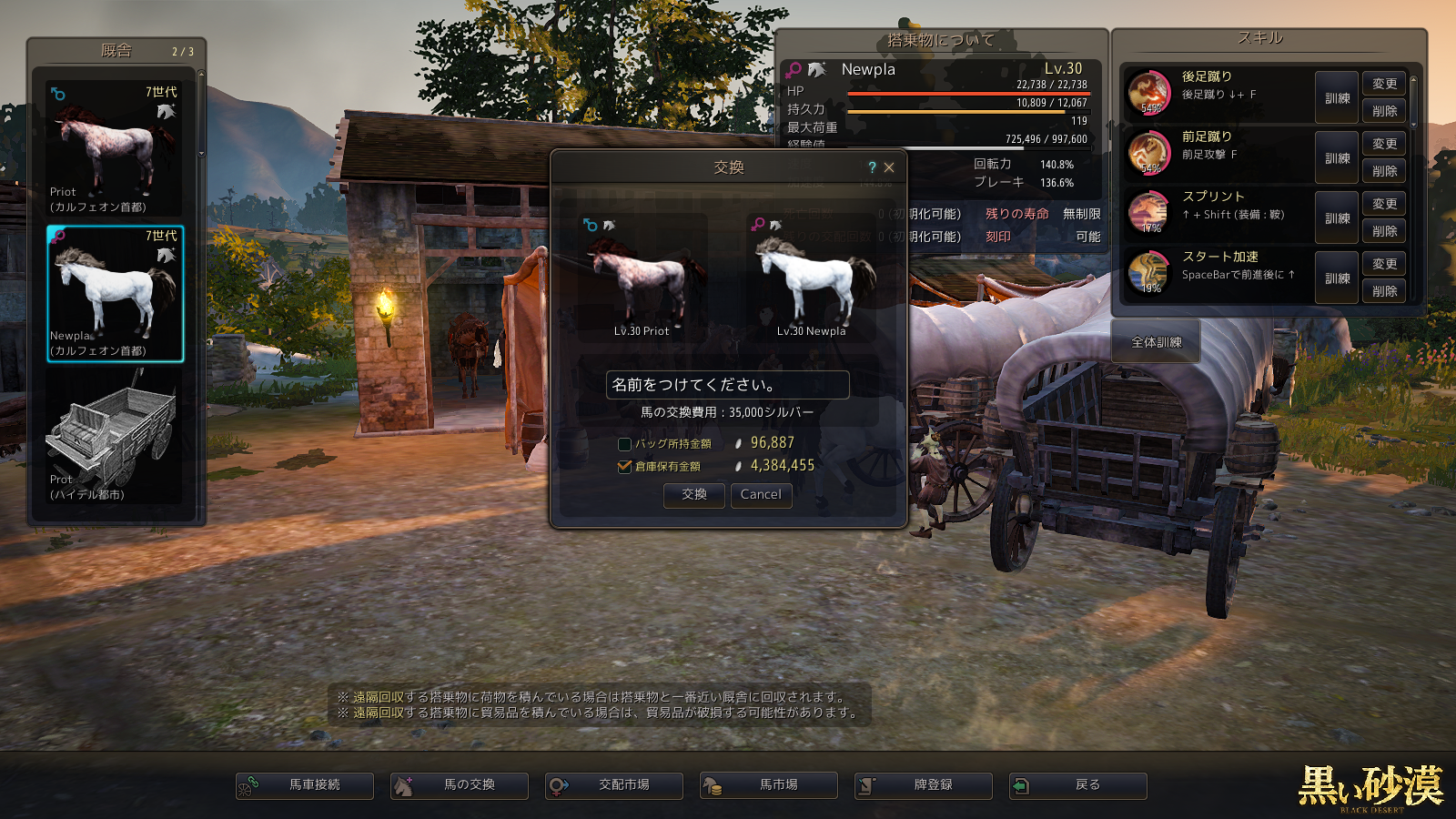Select the horse Priot in the stable list
Viewport: 1456px width, 819px height.
[x=115, y=149]
